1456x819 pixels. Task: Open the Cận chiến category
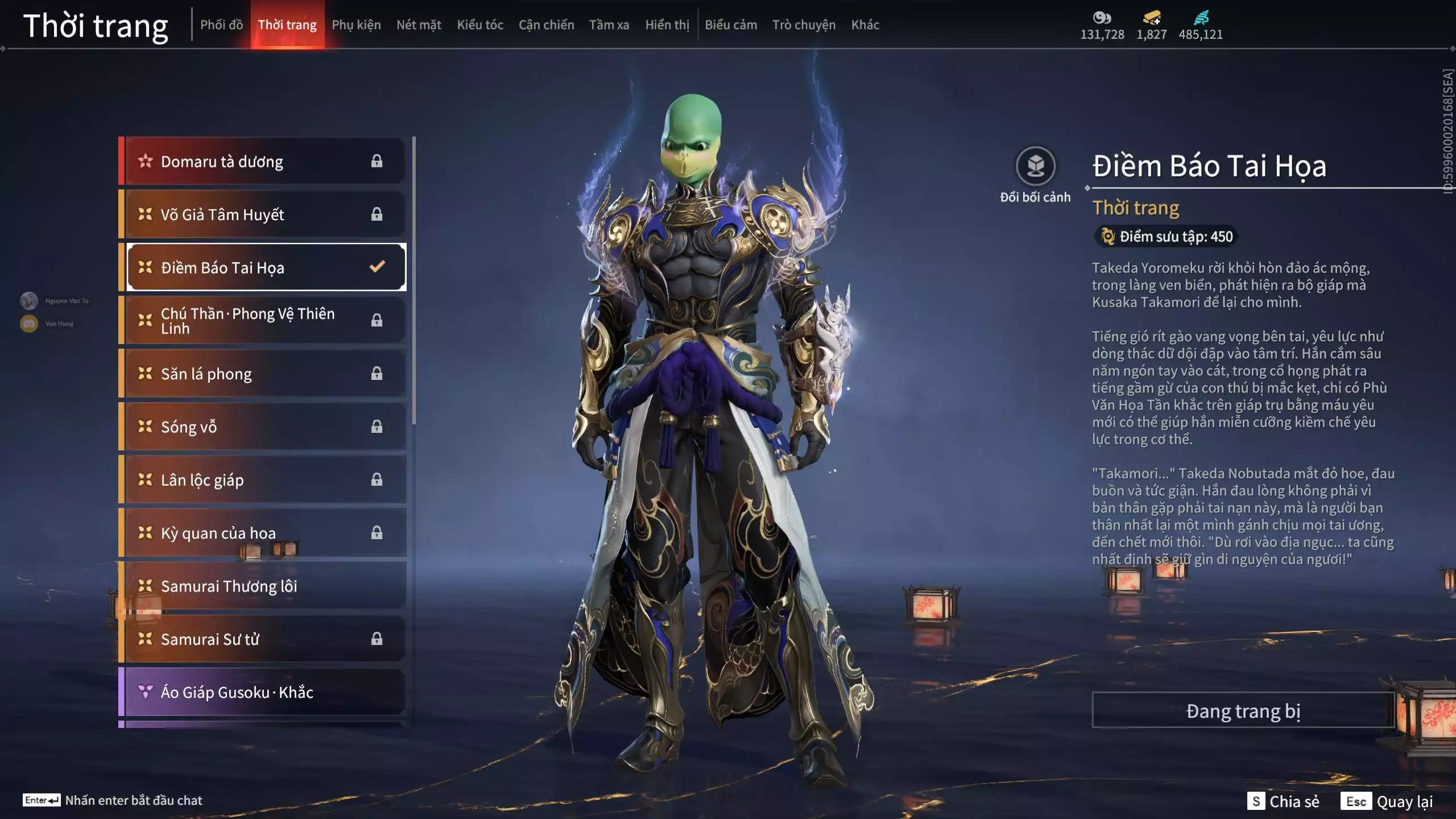coord(546,24)
